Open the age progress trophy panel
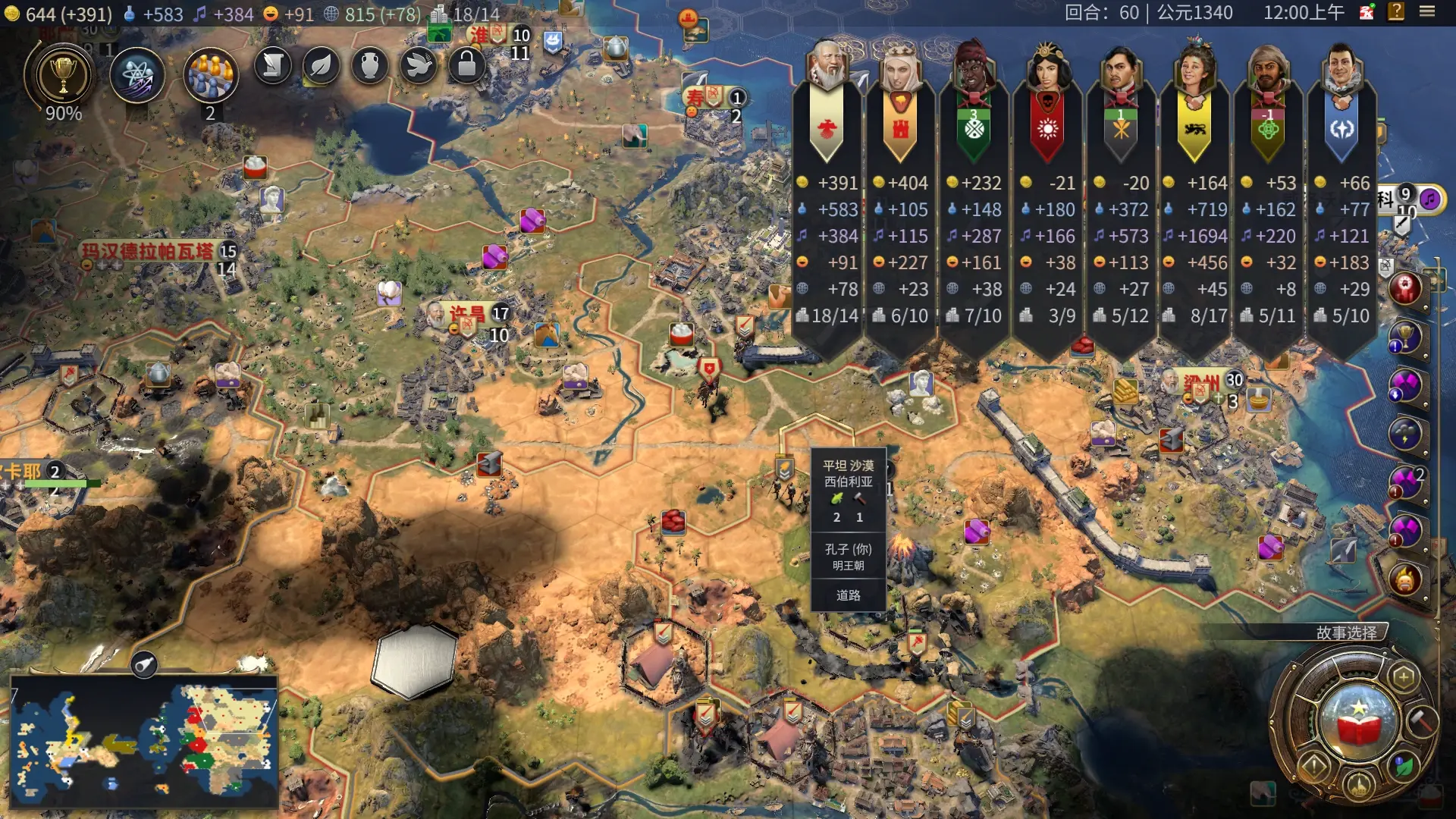The image size is (1456, 819). click(63, 76)
